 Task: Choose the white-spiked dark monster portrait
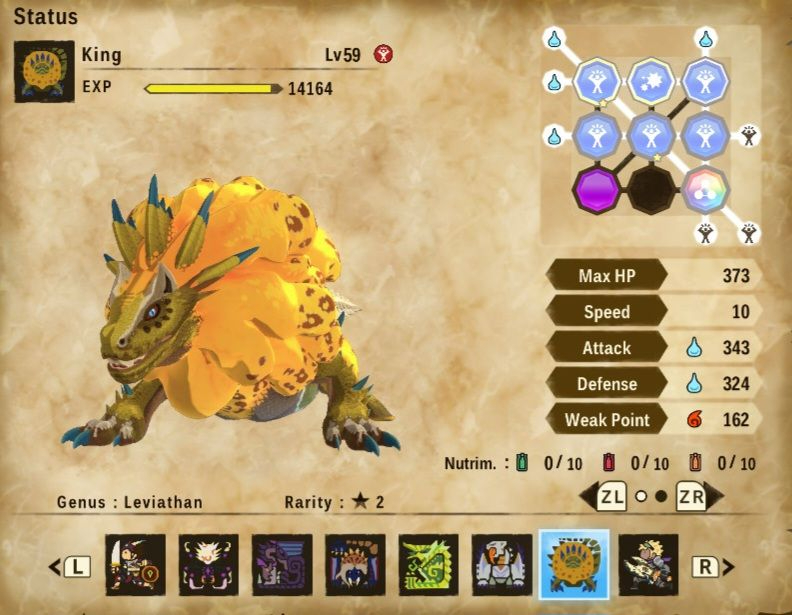209,564
